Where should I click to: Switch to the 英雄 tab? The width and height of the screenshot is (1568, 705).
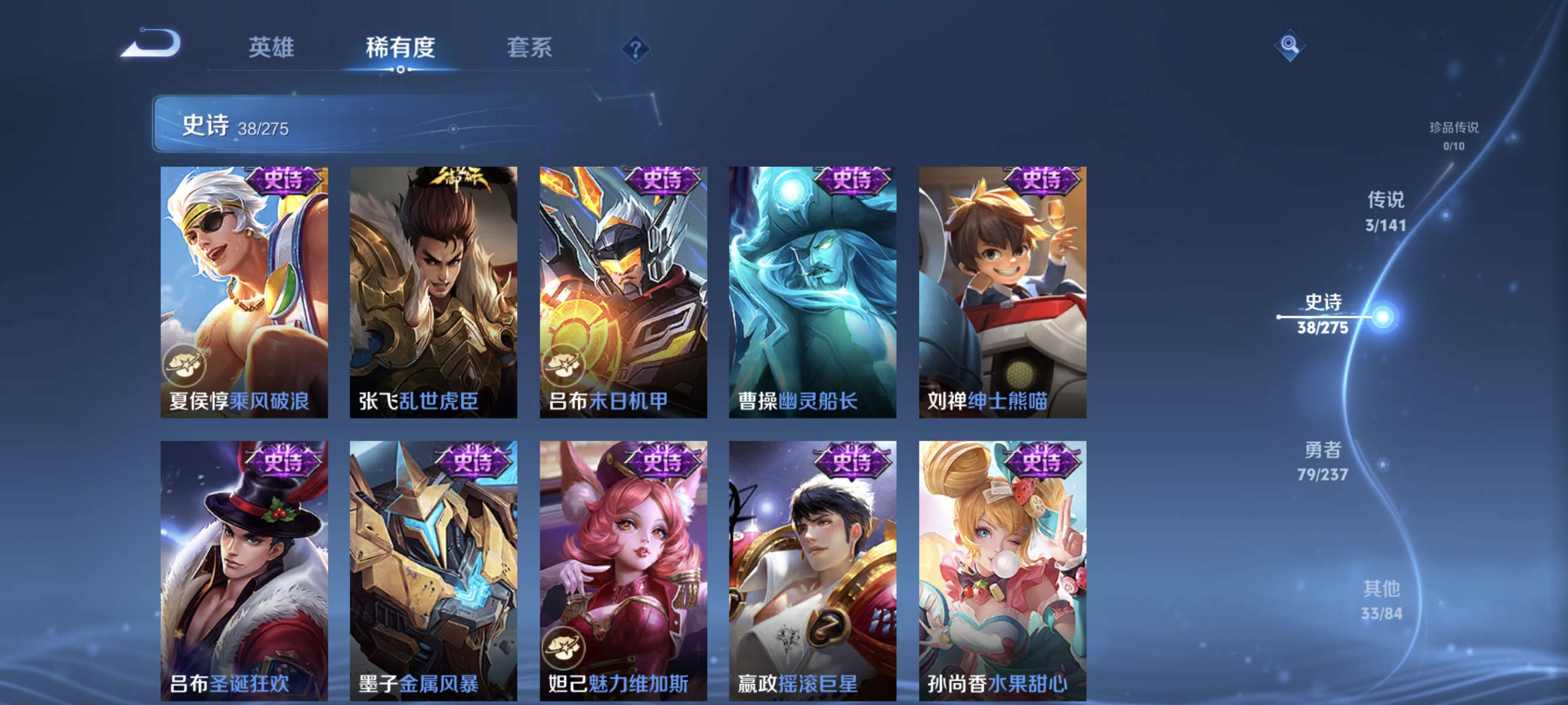pyautogui.click(x=272, y=48)
